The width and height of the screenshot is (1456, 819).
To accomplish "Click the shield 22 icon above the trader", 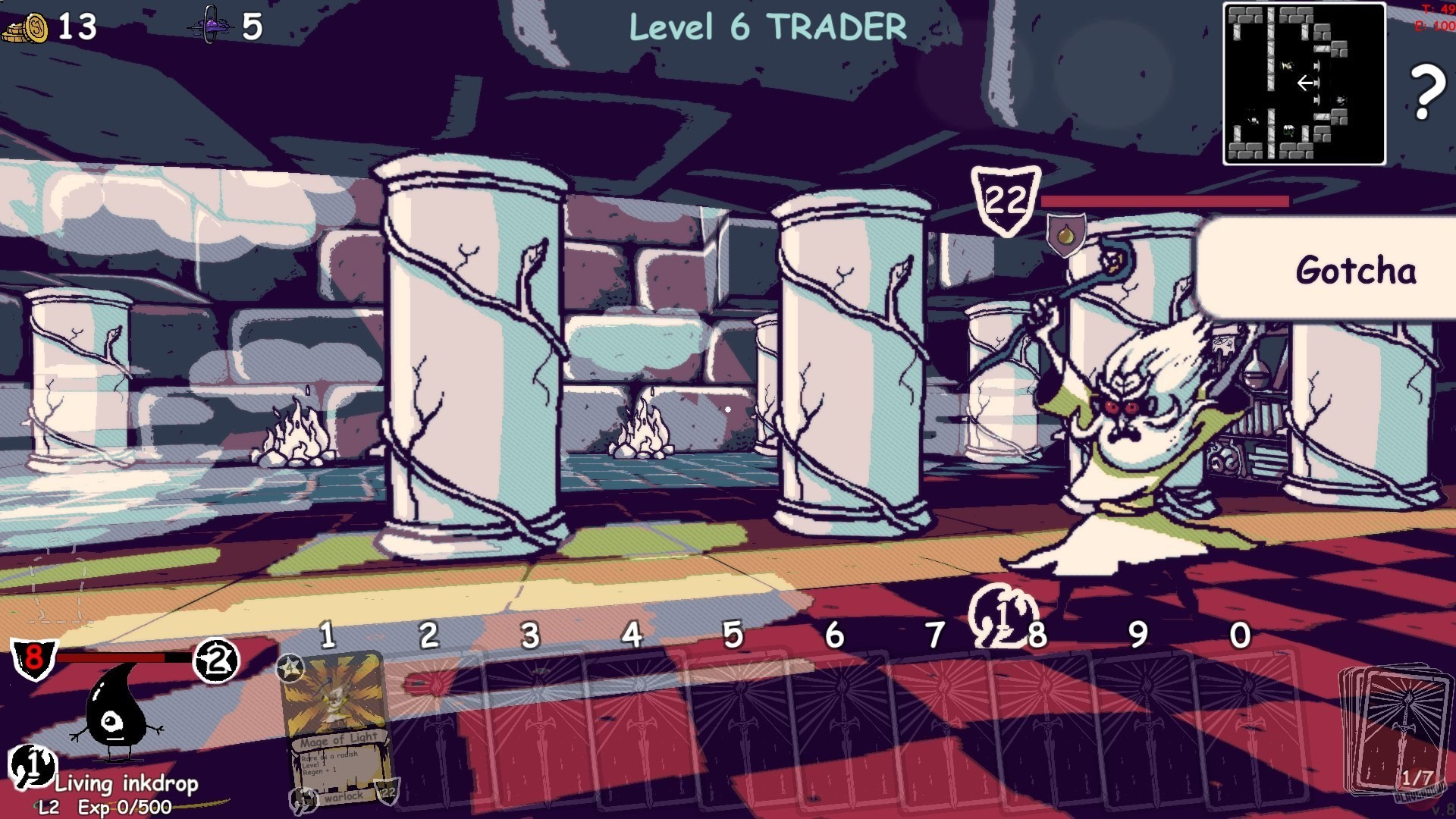I will click(1006, 199).
